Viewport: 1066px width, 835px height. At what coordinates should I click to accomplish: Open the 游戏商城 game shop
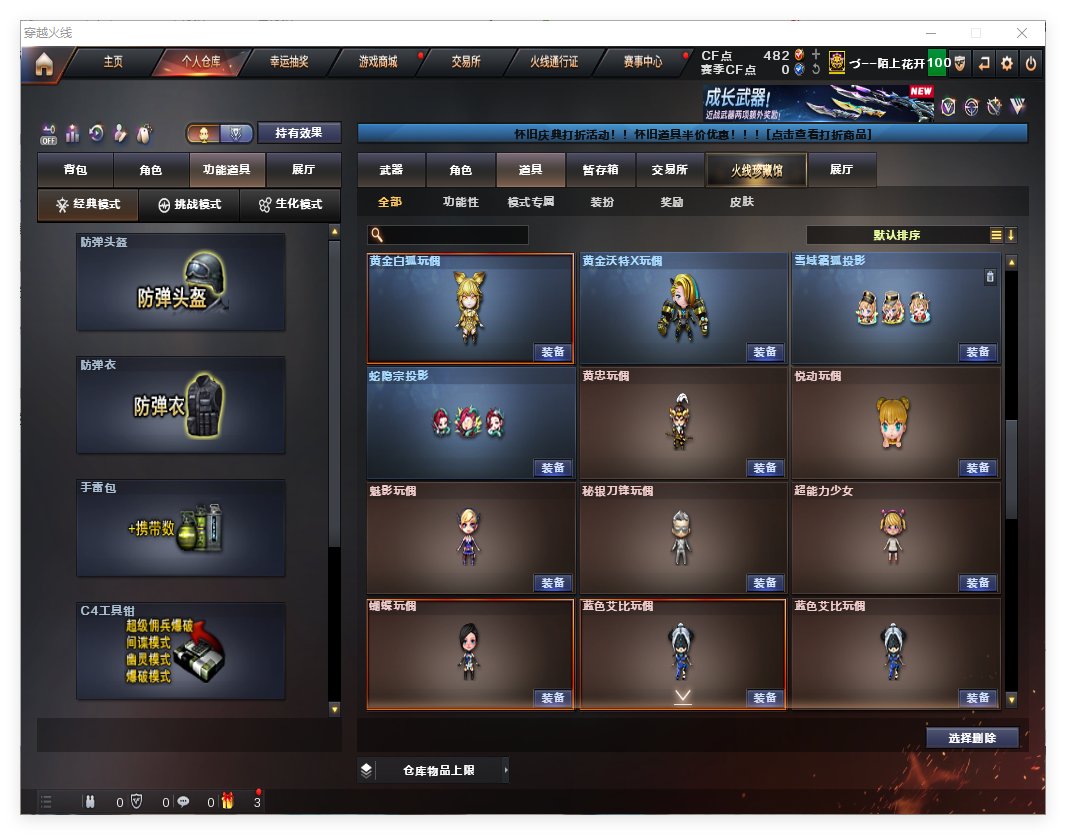coord(378,62)
